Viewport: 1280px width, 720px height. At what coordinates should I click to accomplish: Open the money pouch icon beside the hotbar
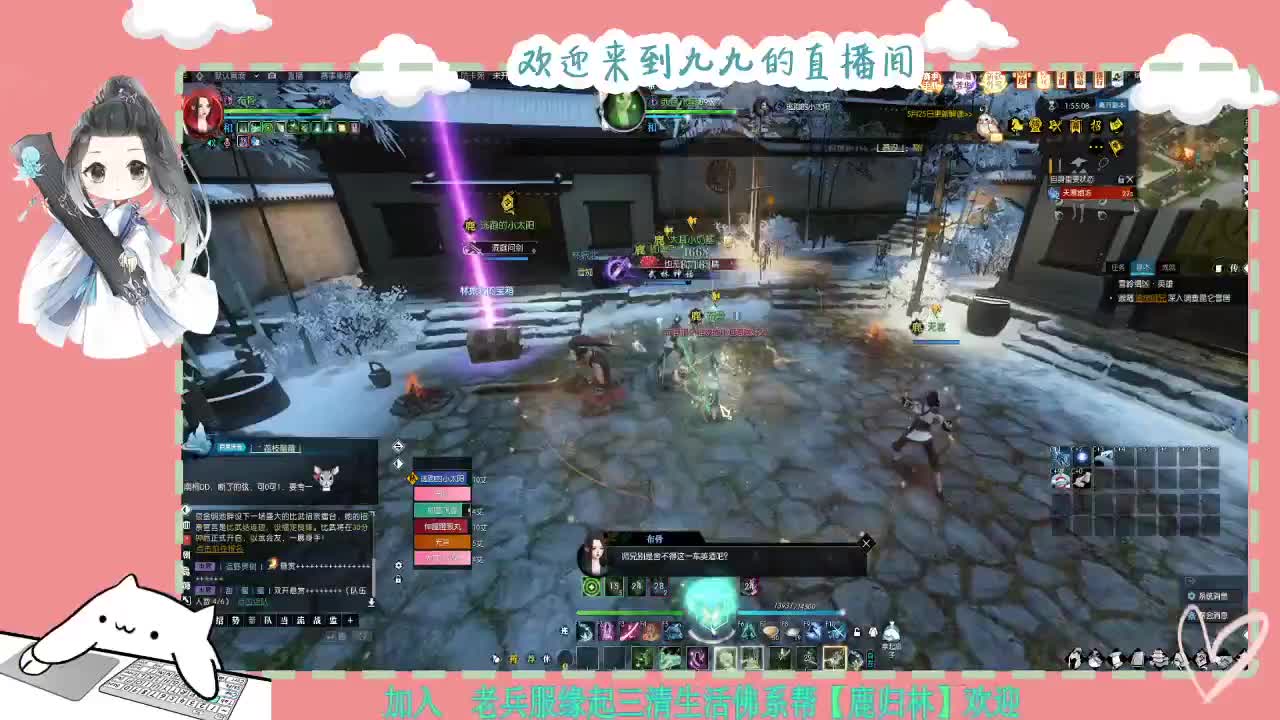pyautogui.click(x=892, y=631)
